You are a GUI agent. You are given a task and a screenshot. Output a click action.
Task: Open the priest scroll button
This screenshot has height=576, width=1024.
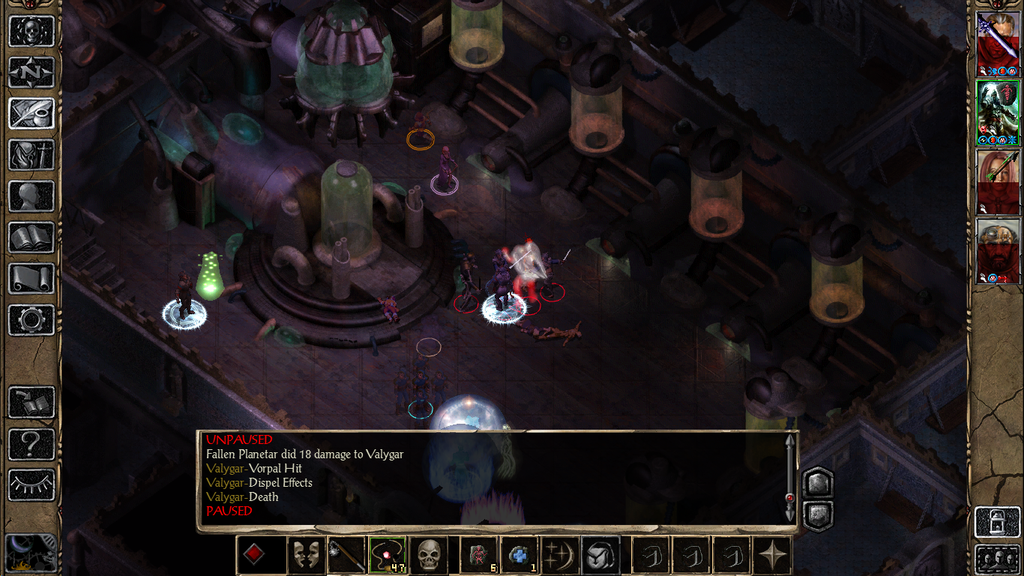[x=31, y=278]
